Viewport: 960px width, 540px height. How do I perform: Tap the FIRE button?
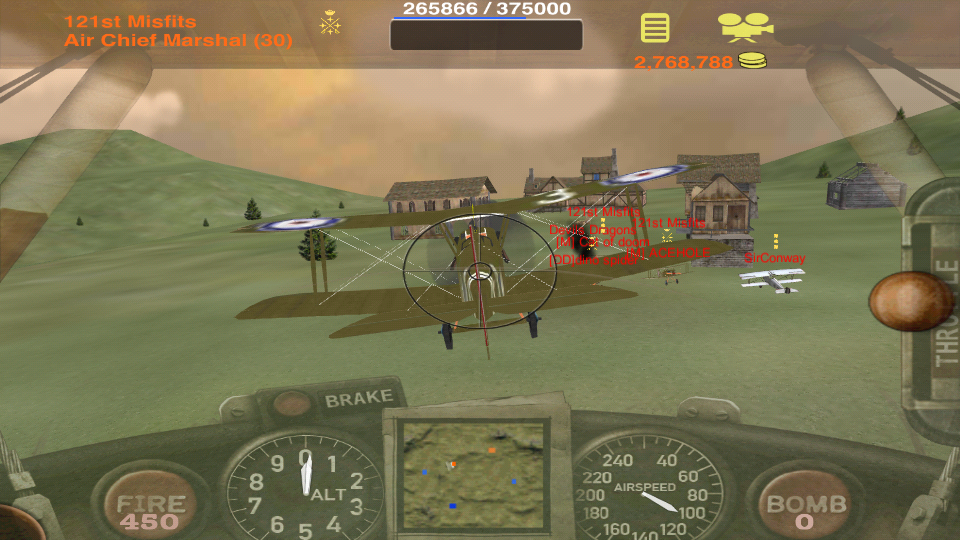point(151,509)
